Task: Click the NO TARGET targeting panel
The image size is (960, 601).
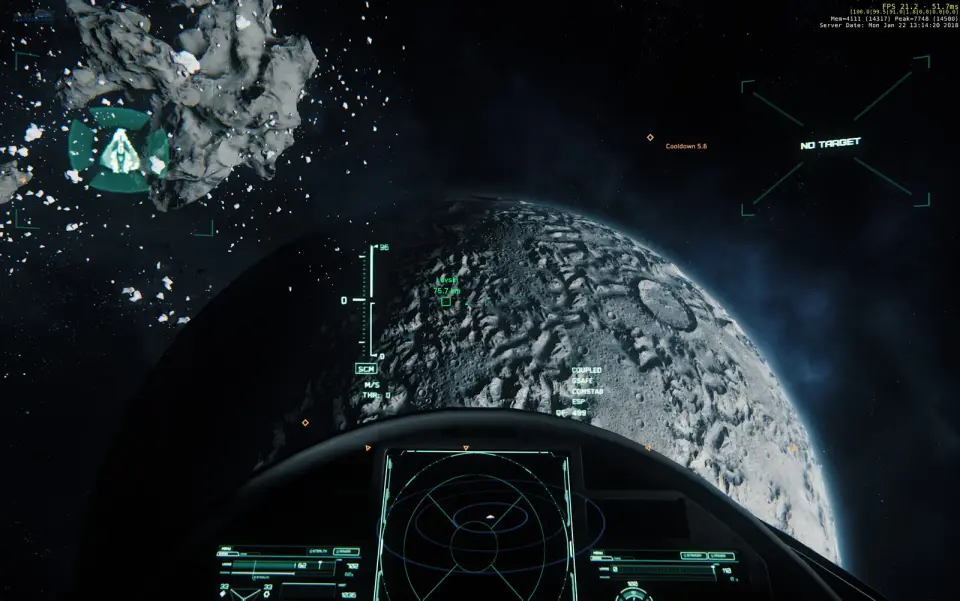Action: (831, 144)
